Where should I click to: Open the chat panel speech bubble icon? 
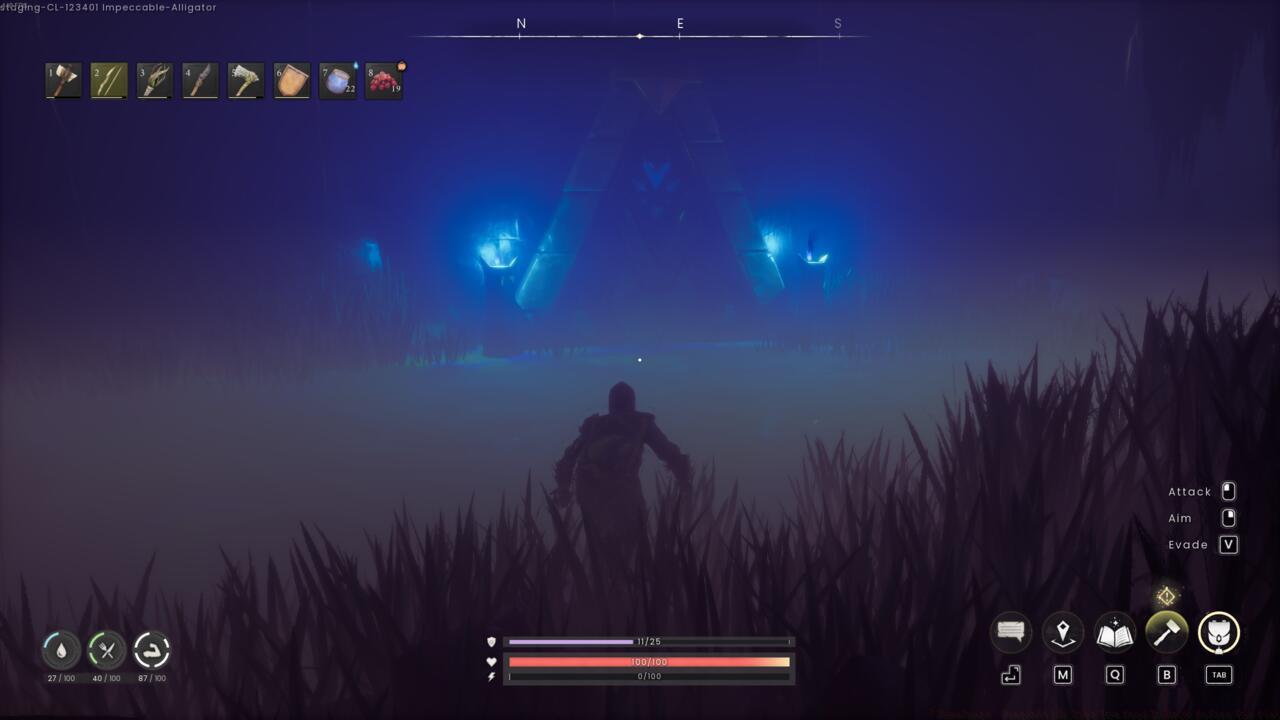[1010, 631]
